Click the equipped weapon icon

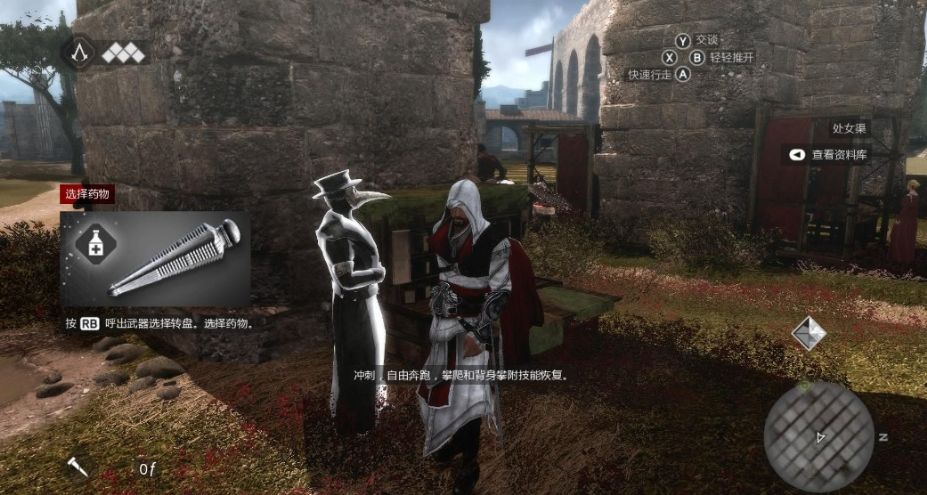tap(78, 466)
